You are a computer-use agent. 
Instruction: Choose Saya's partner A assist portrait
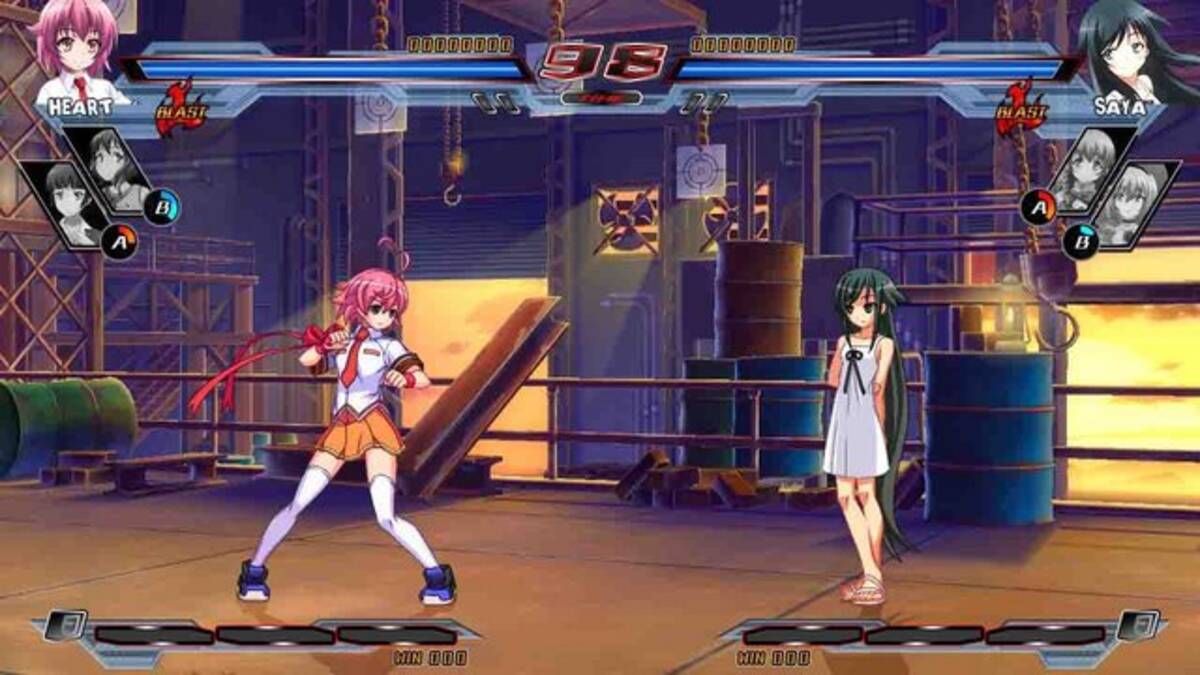click(1088, 170)
